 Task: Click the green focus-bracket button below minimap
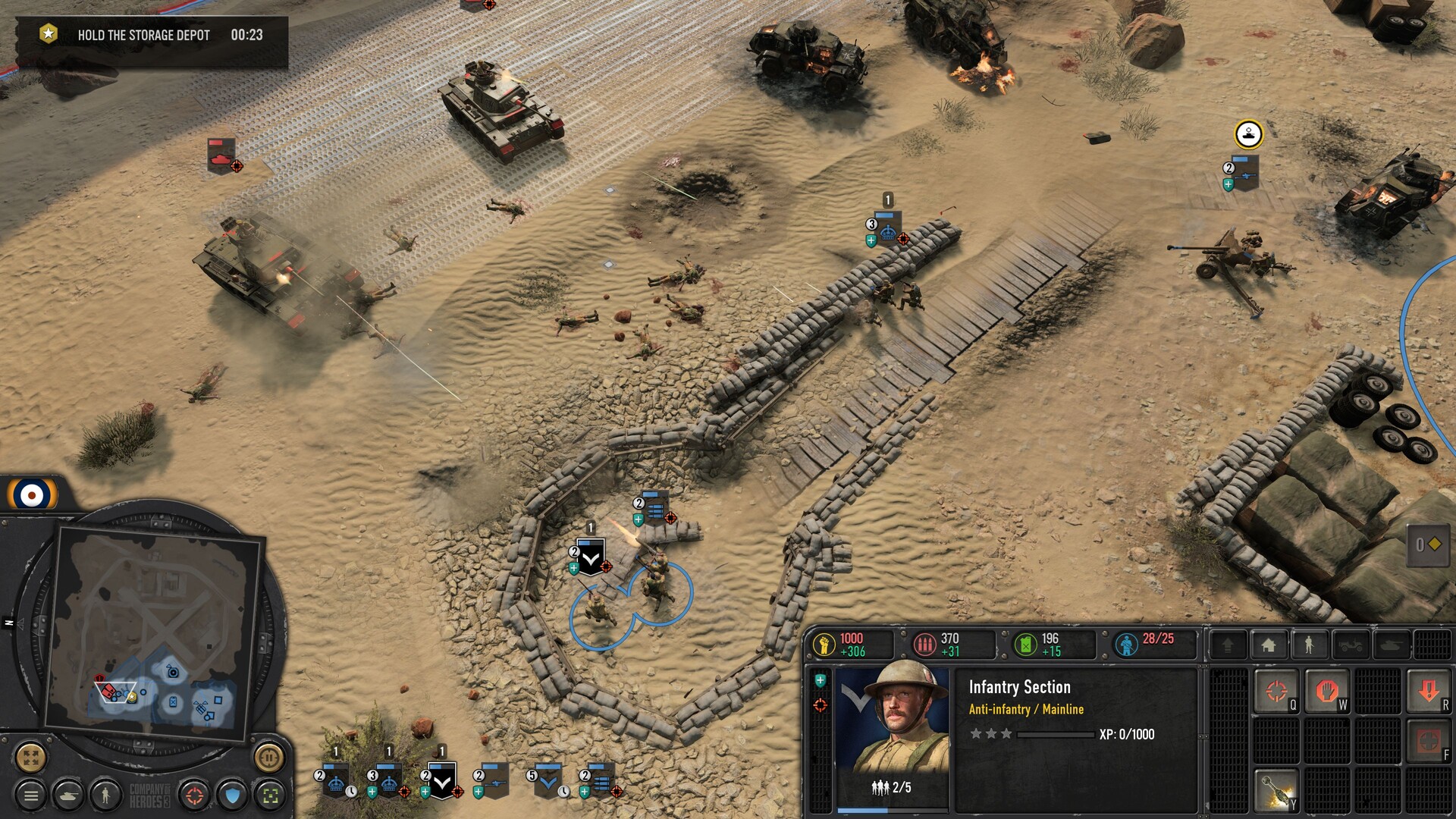270,795
